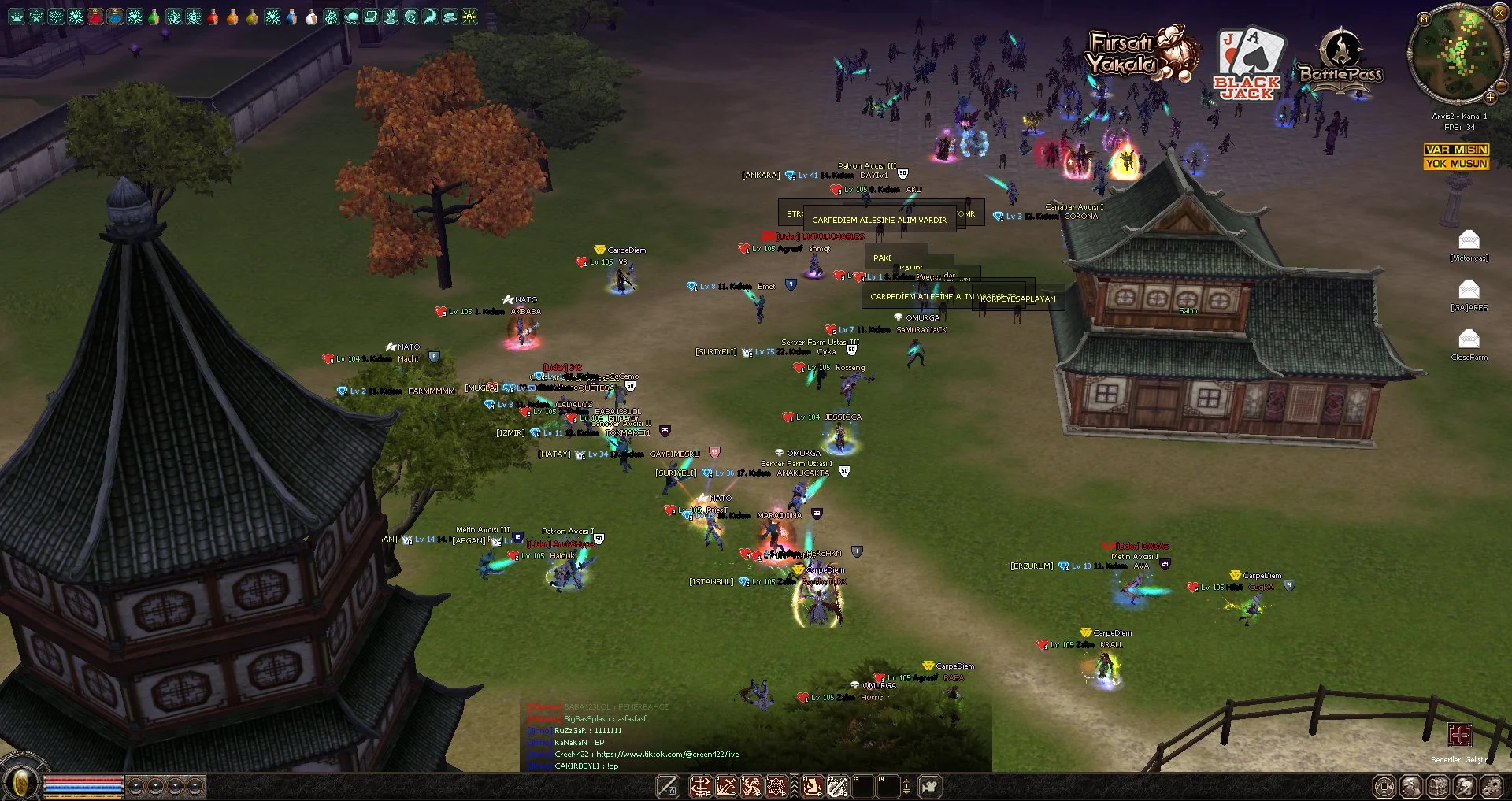Click the Becerileri Geliştir red plus icon

pyautogui.click(x=1459, y=736)
